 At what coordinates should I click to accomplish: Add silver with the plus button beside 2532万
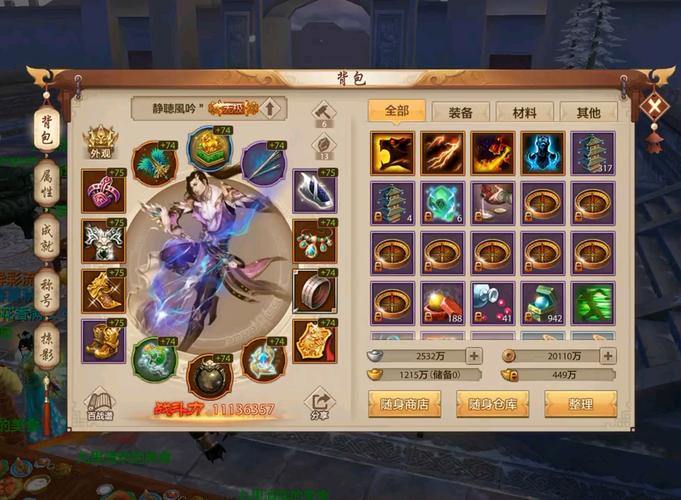click(x=473, y=355)
